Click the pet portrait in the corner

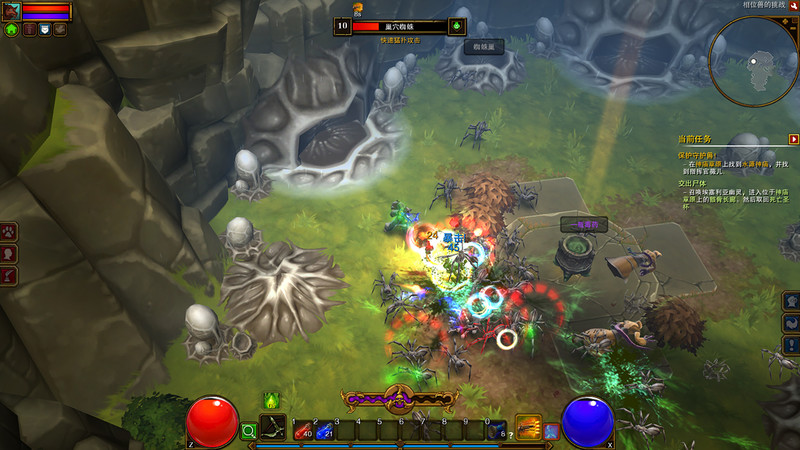pyautogui.click(x=11, y=12)
